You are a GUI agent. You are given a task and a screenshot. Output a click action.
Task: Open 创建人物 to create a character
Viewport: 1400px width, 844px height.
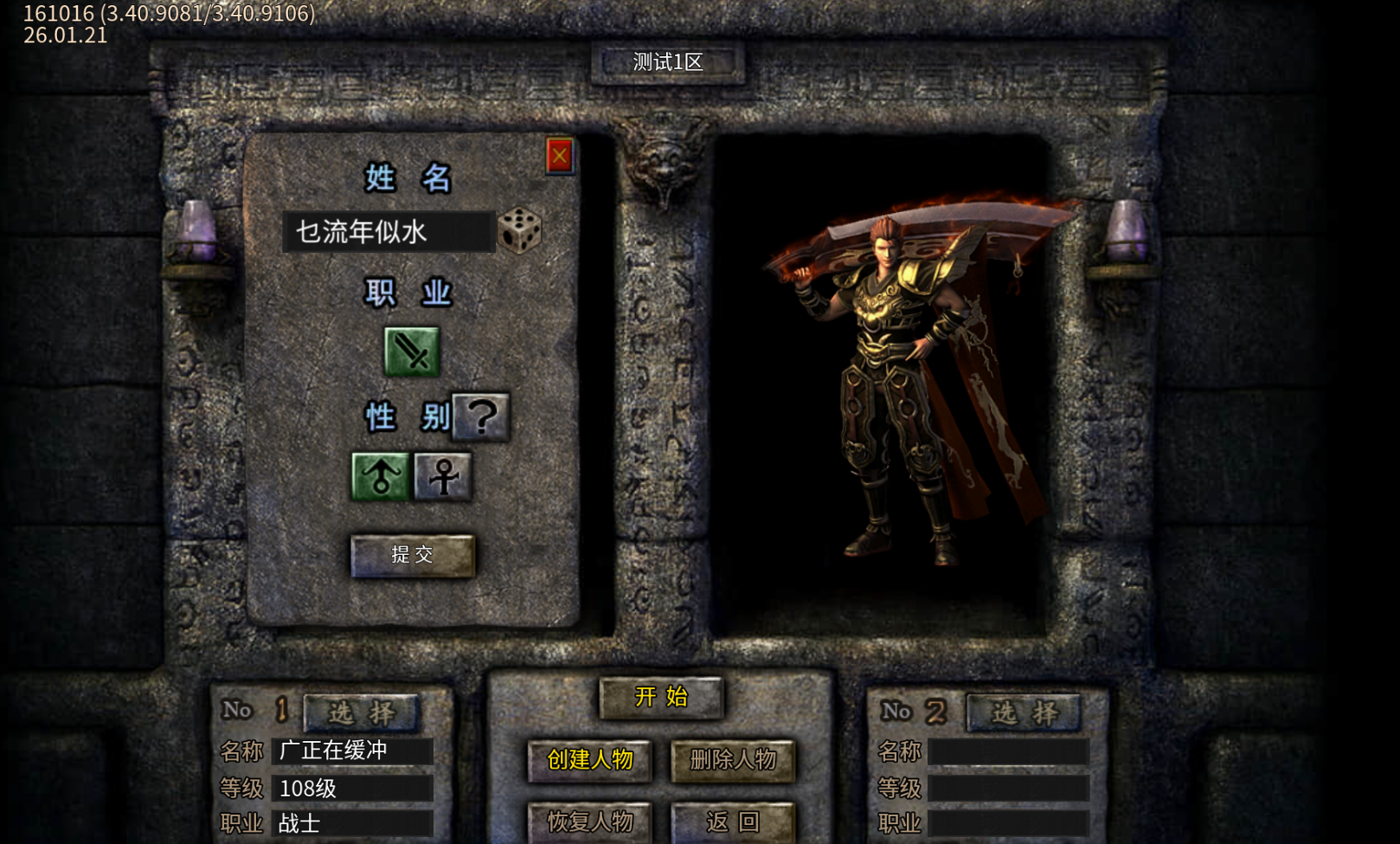point(590,760)
